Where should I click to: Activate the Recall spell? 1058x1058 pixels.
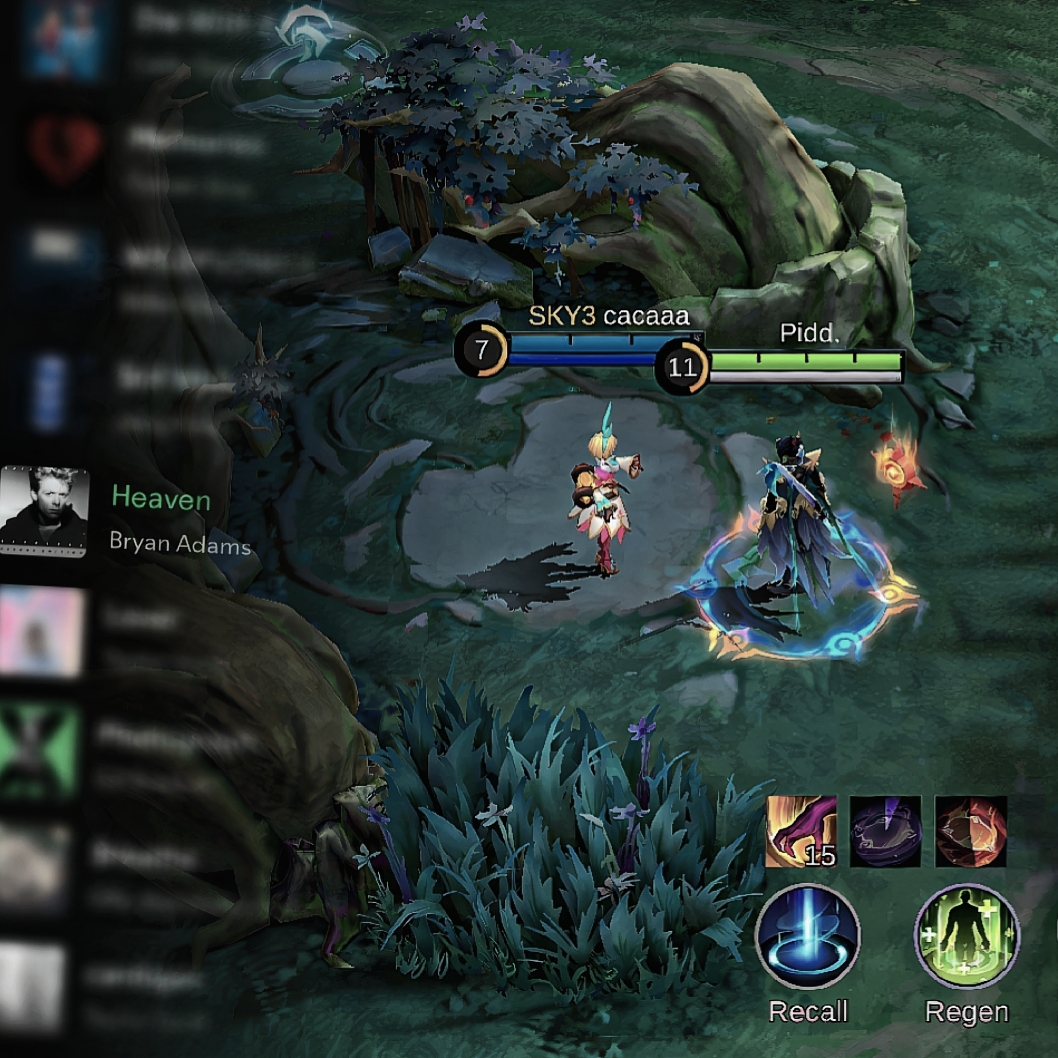click(x=807, y=936)
